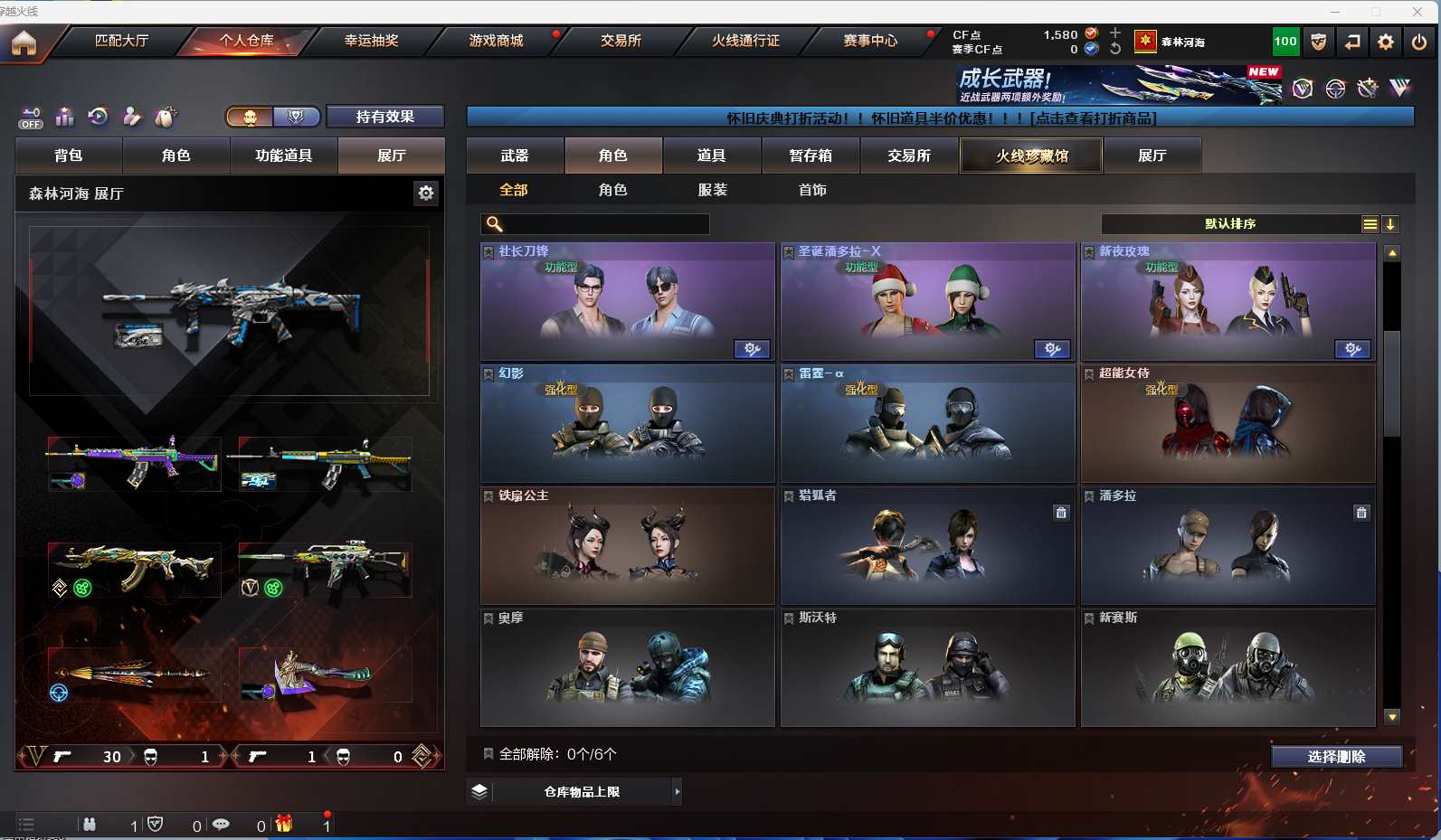
Task: Click the 持有效果 owned effects button
Action: click(x=384, y=117)
